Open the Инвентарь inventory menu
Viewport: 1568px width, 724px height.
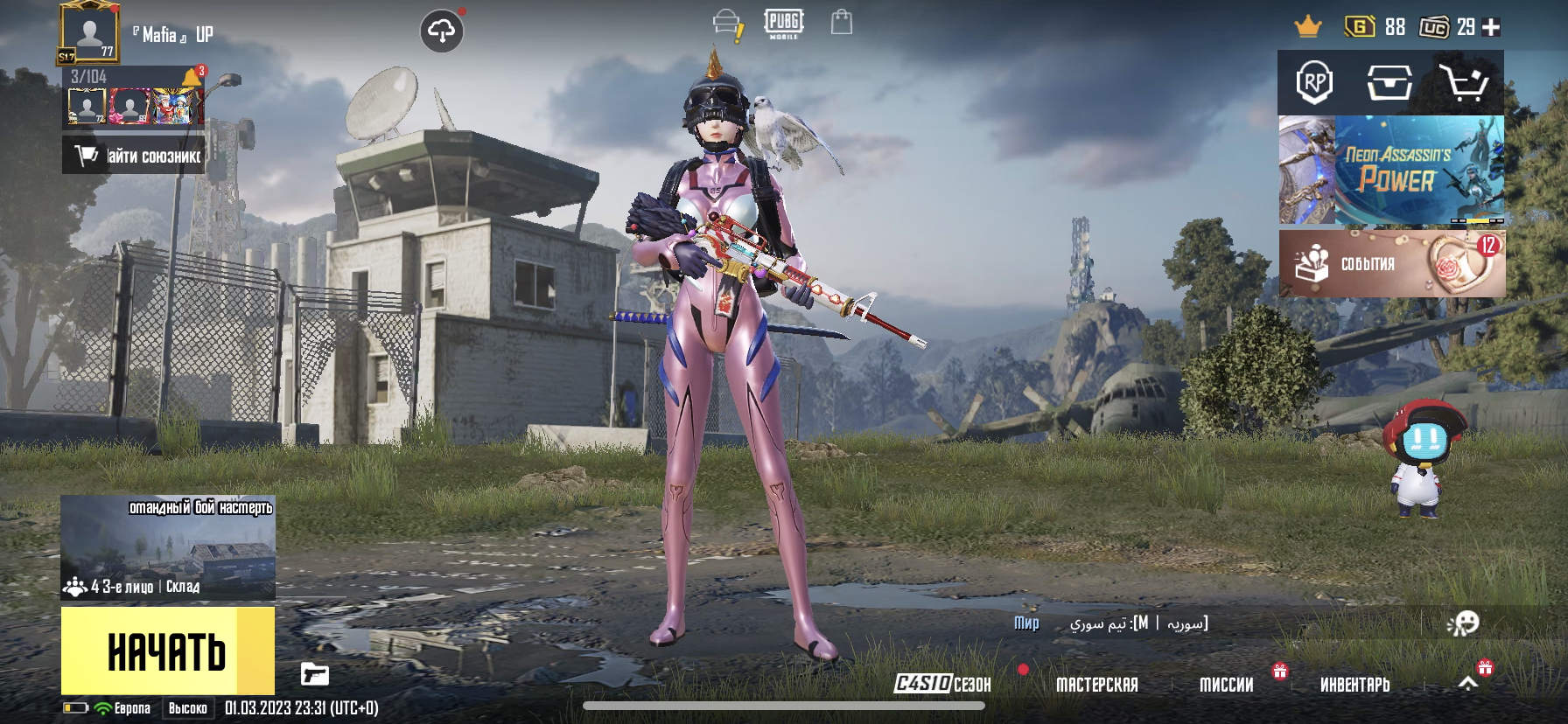[x=1354, y=685]
